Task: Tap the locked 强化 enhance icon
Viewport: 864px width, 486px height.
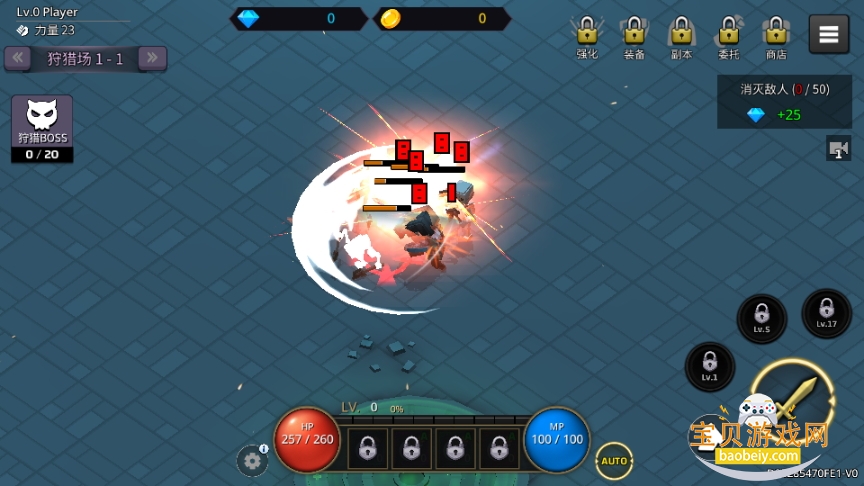Action: [x=587, y=36]
